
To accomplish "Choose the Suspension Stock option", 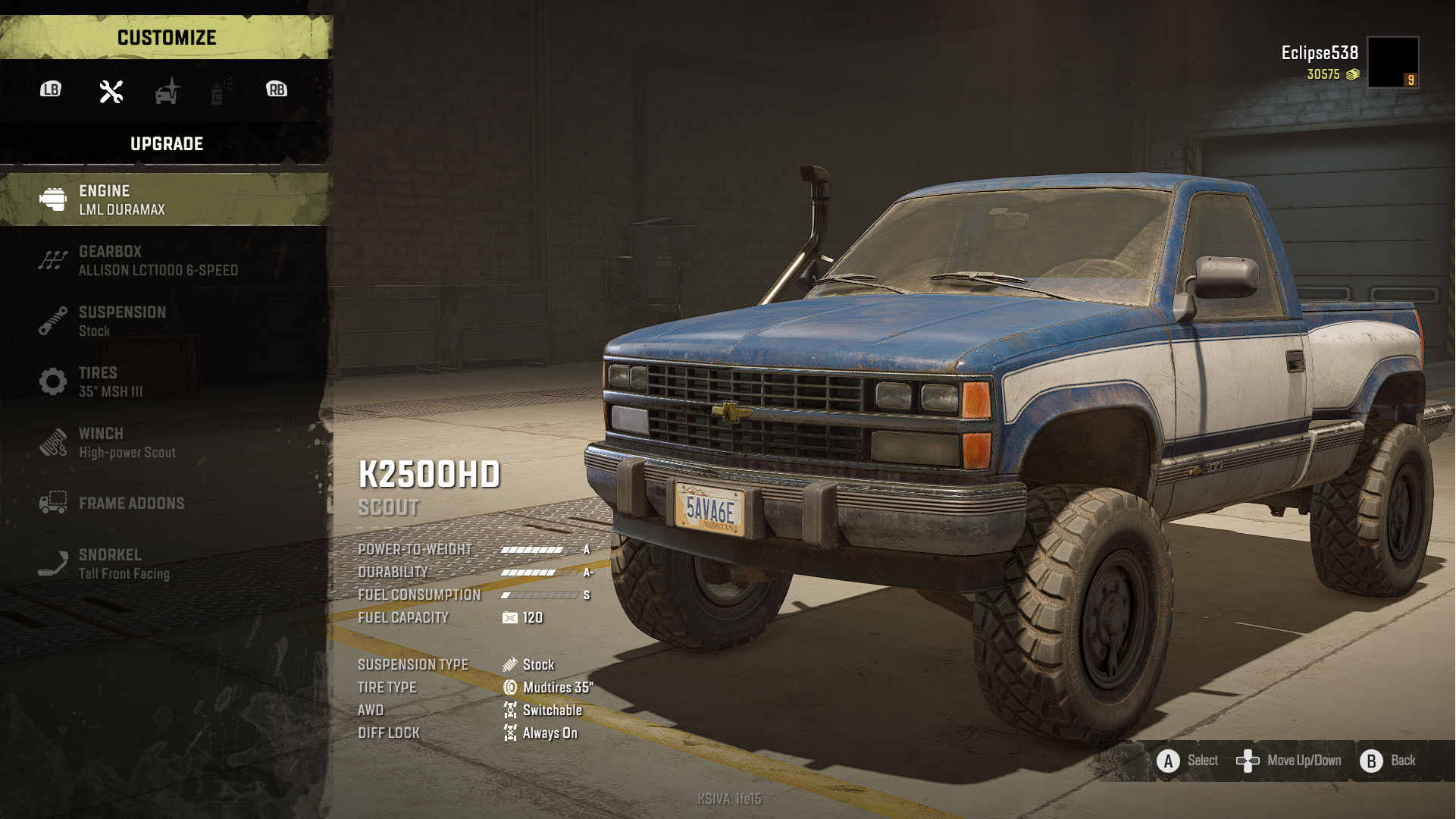I will click(x=165, y=322).
